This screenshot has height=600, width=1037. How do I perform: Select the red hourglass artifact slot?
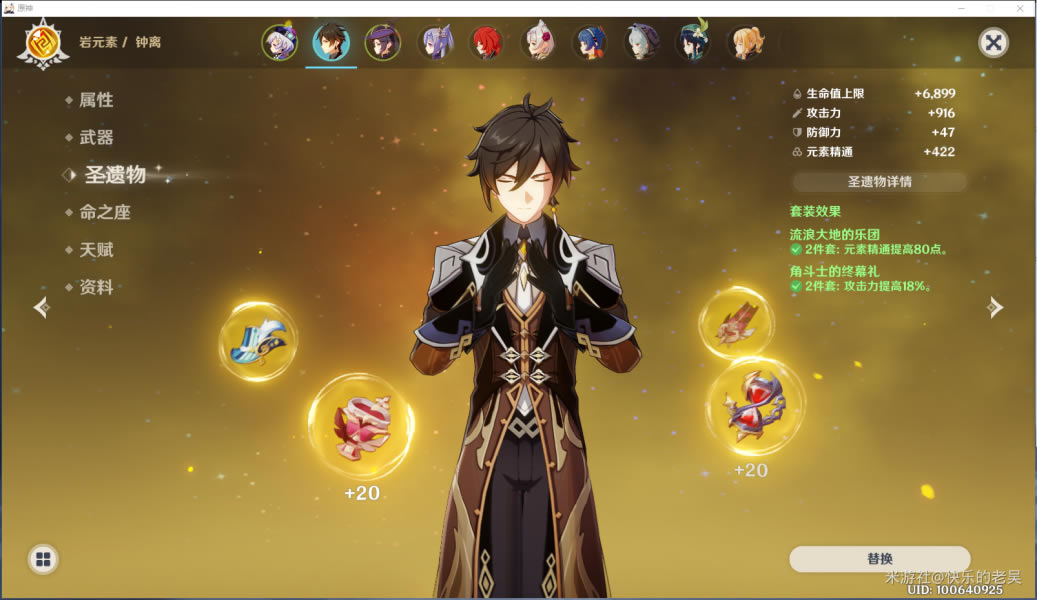click(x=754, y=406)
